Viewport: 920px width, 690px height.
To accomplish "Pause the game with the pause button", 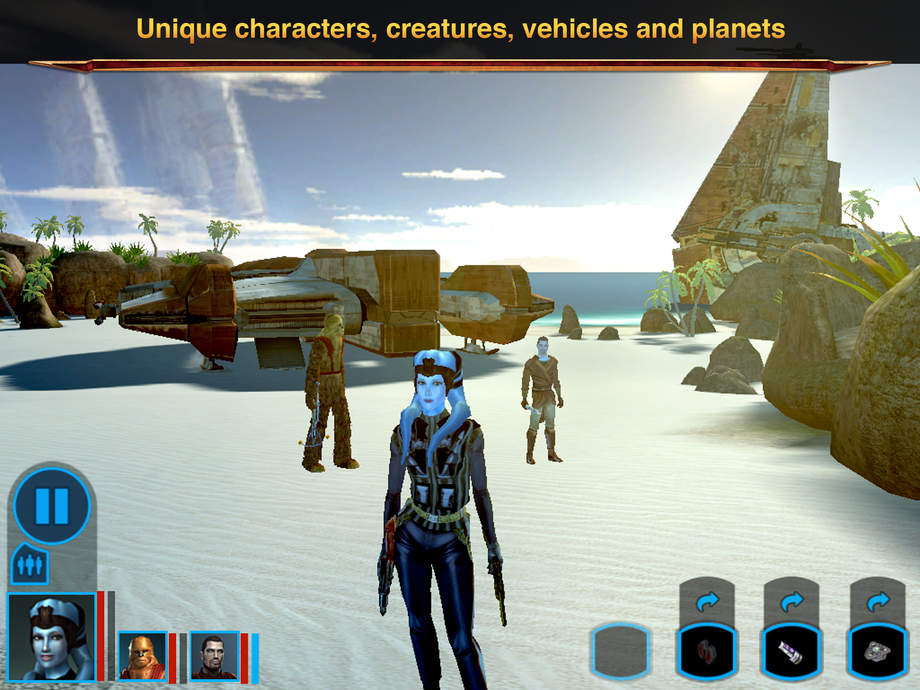I will [x=52, y=506].
